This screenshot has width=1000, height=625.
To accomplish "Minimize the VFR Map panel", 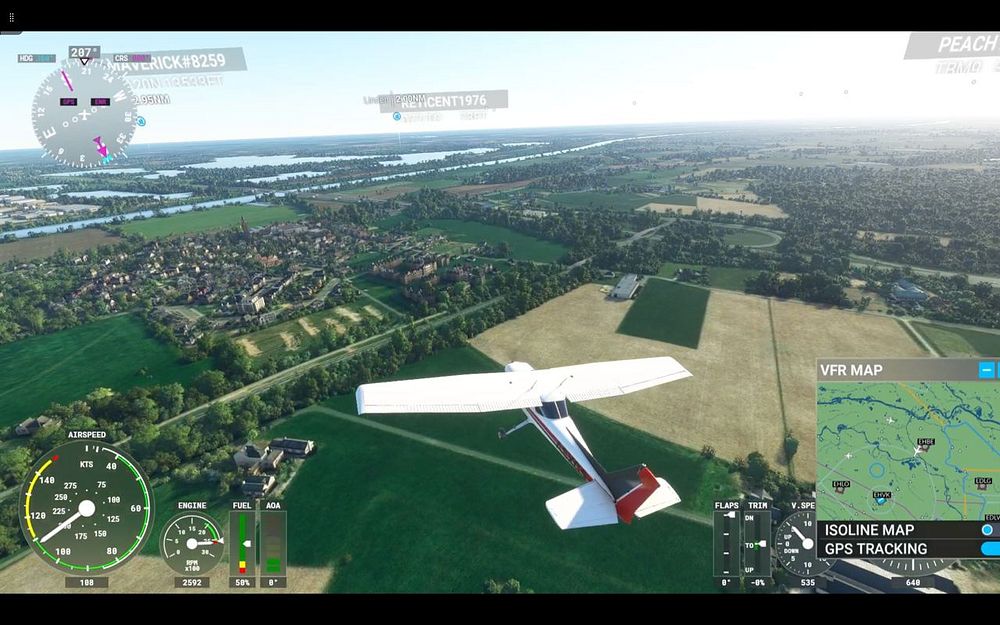I will tap(986, 370).
